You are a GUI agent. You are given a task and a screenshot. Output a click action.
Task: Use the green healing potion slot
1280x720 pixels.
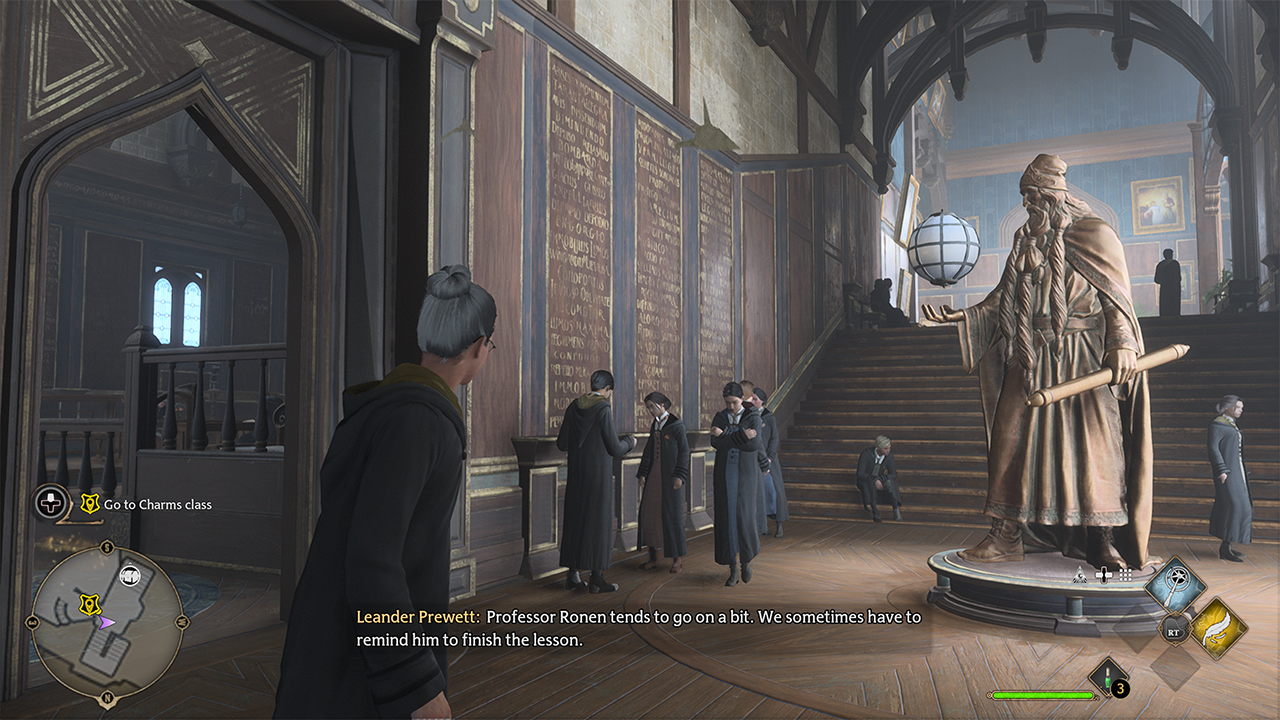(1108, 677)
